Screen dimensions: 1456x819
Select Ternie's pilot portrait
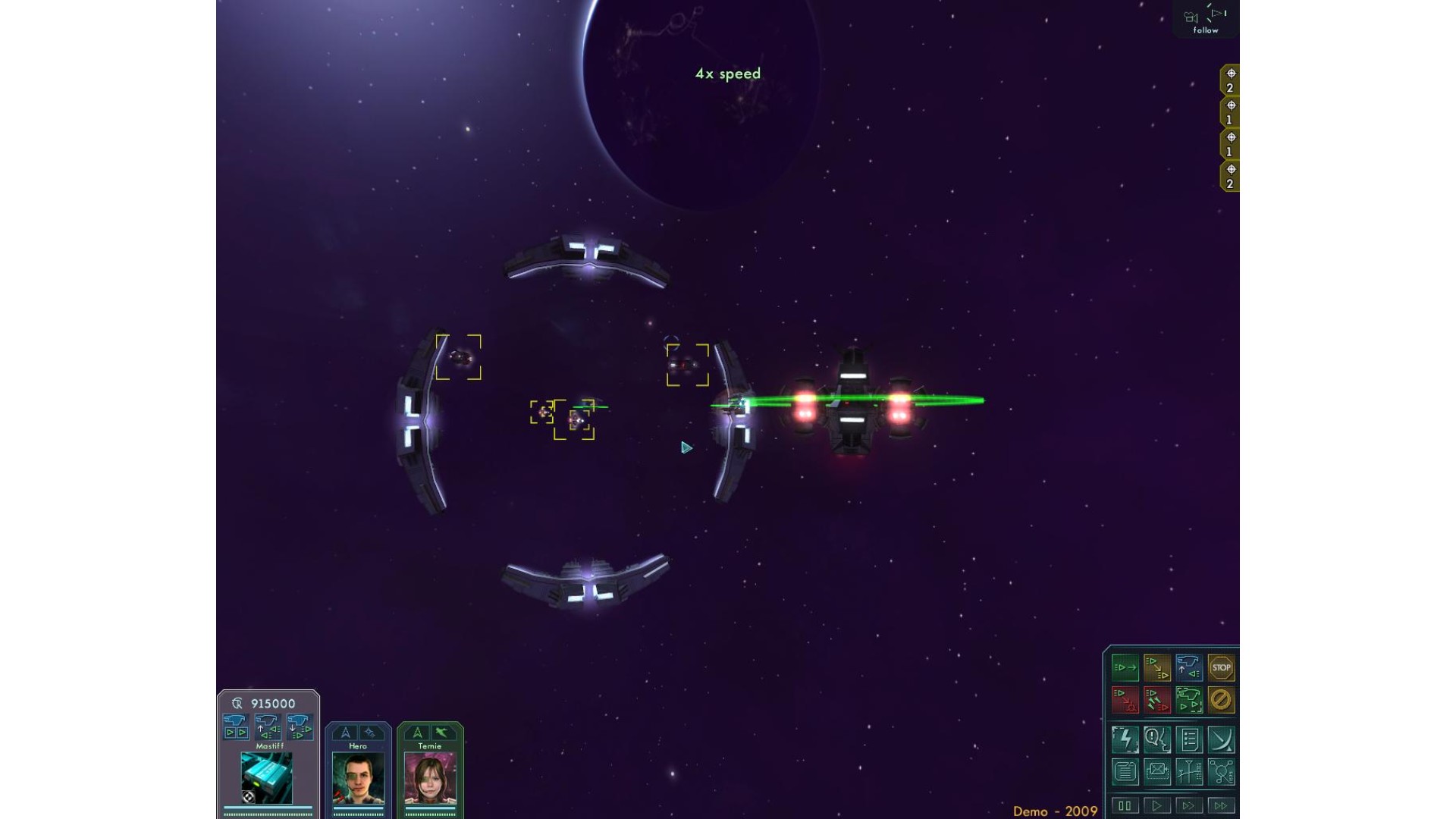coord(430,779)
